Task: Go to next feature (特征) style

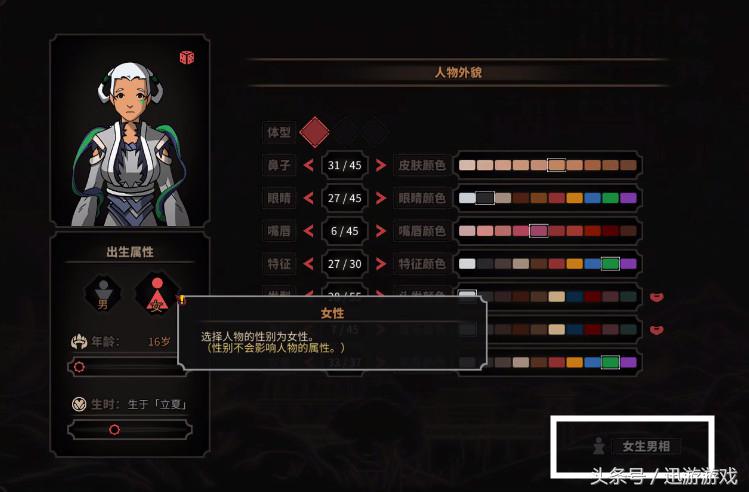Action: [x=382, y=264]
